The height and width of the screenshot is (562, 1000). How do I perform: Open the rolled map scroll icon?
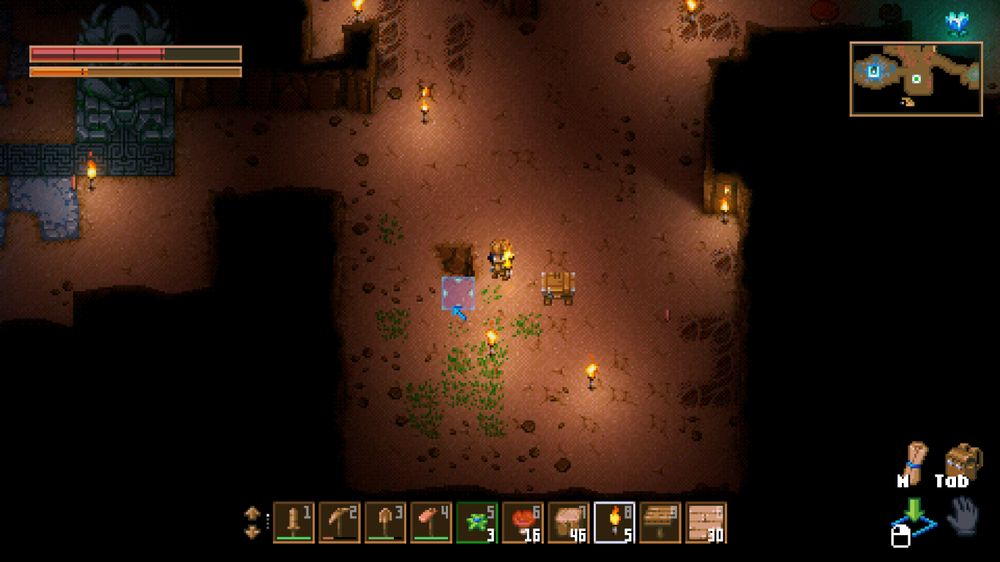(914, 461)
